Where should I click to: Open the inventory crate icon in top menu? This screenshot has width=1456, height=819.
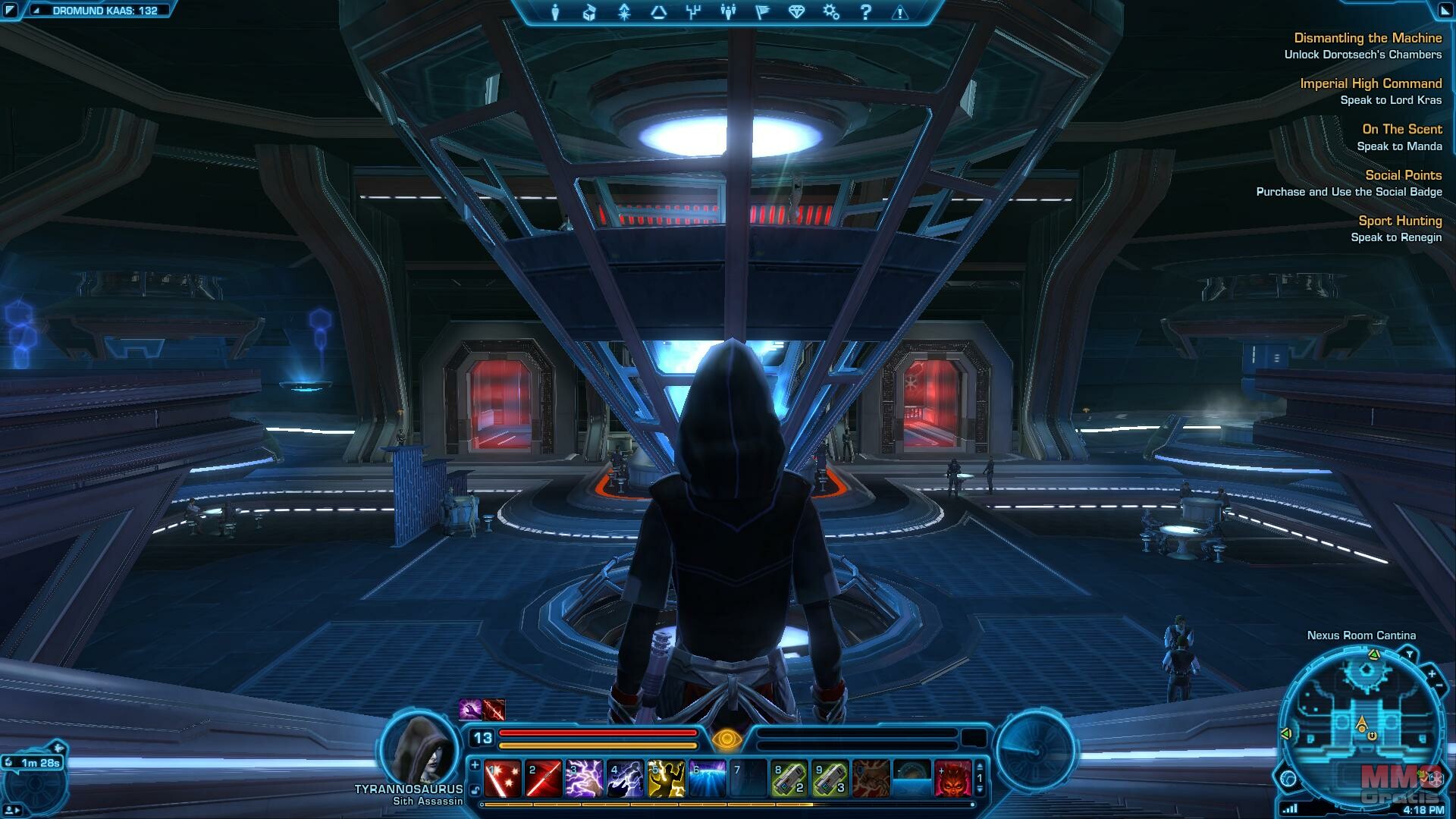coord(589,12)
